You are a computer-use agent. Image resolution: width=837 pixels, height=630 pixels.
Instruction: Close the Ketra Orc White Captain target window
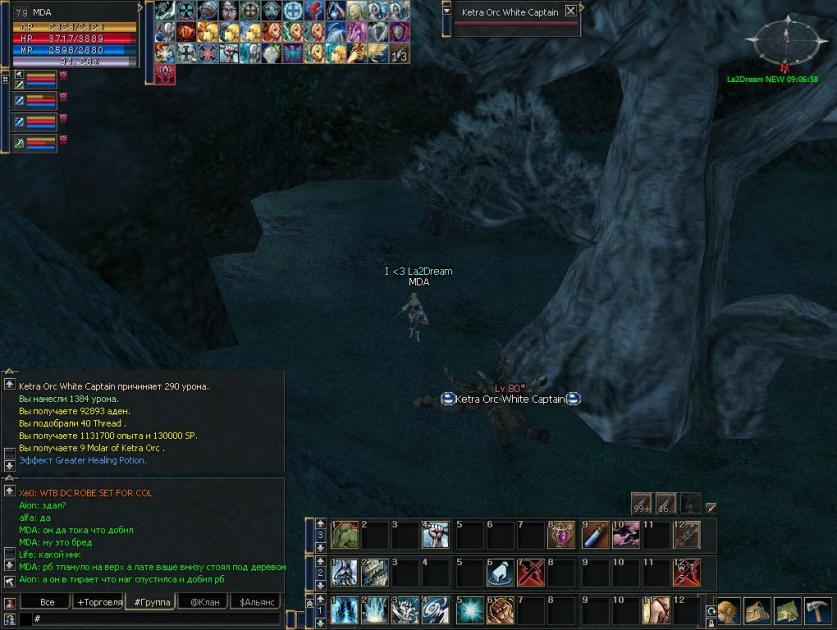[570, 11]
